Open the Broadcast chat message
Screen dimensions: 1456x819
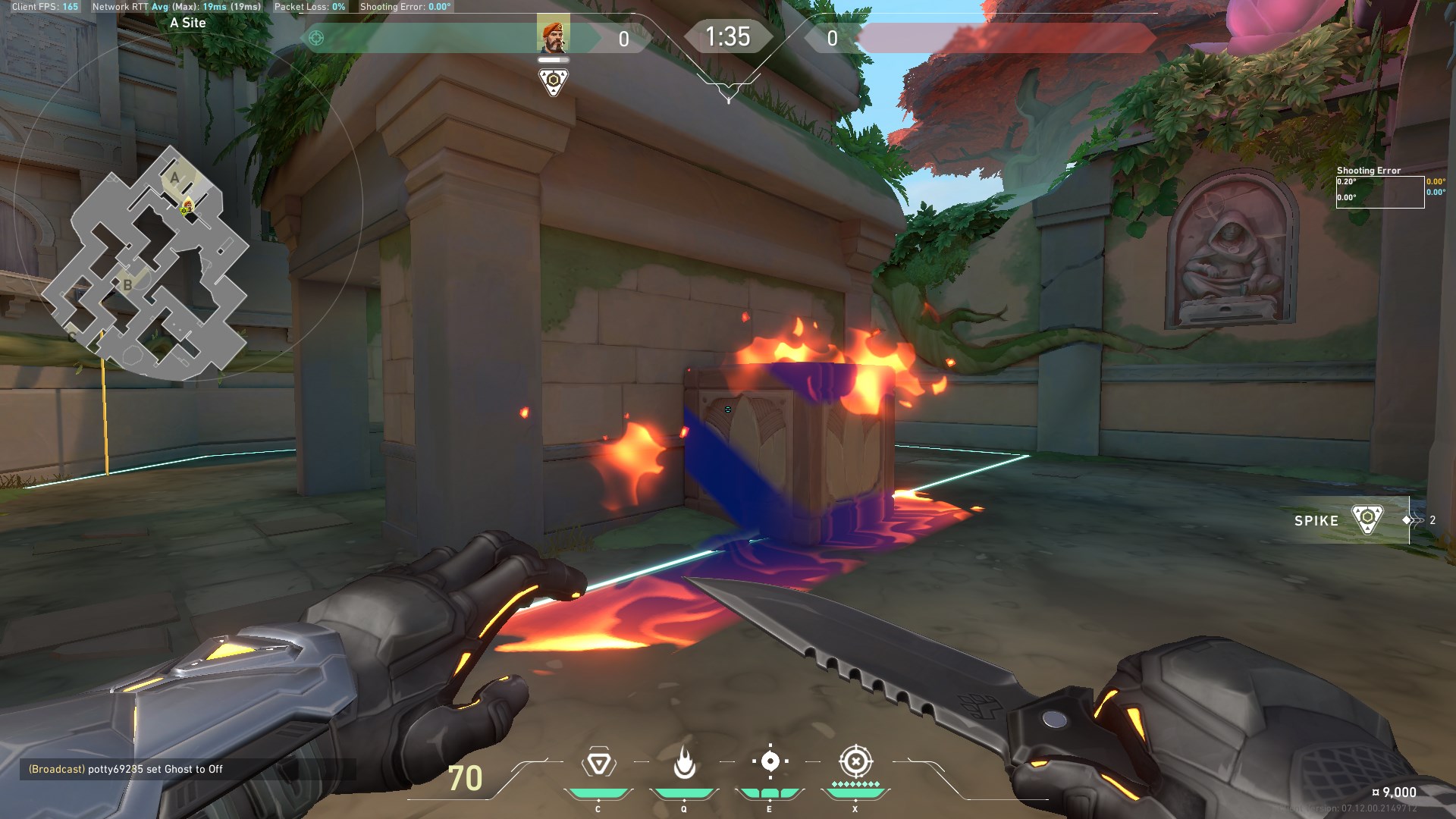126,769
